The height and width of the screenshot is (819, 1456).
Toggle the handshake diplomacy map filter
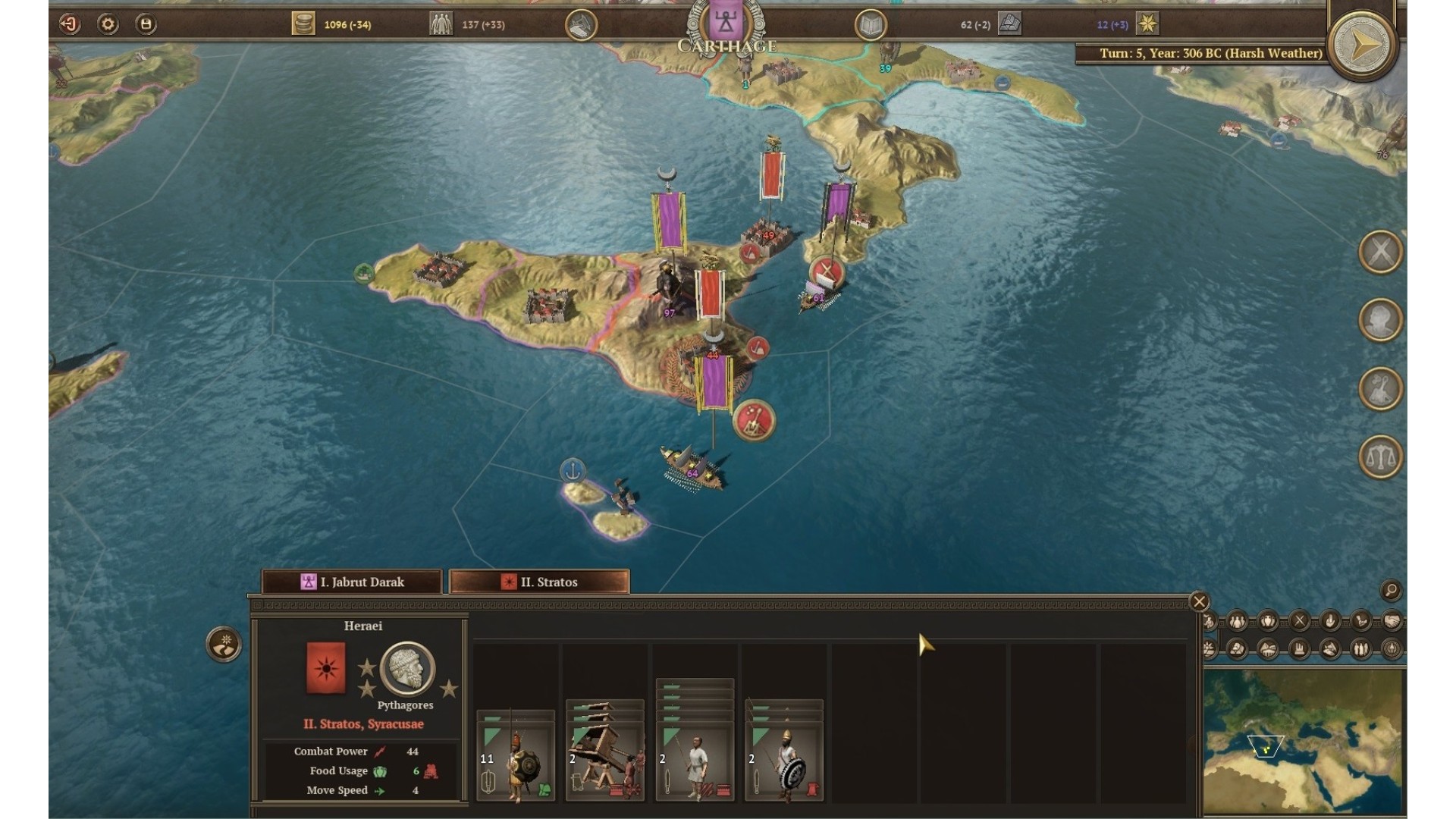tap(1392, 622)
